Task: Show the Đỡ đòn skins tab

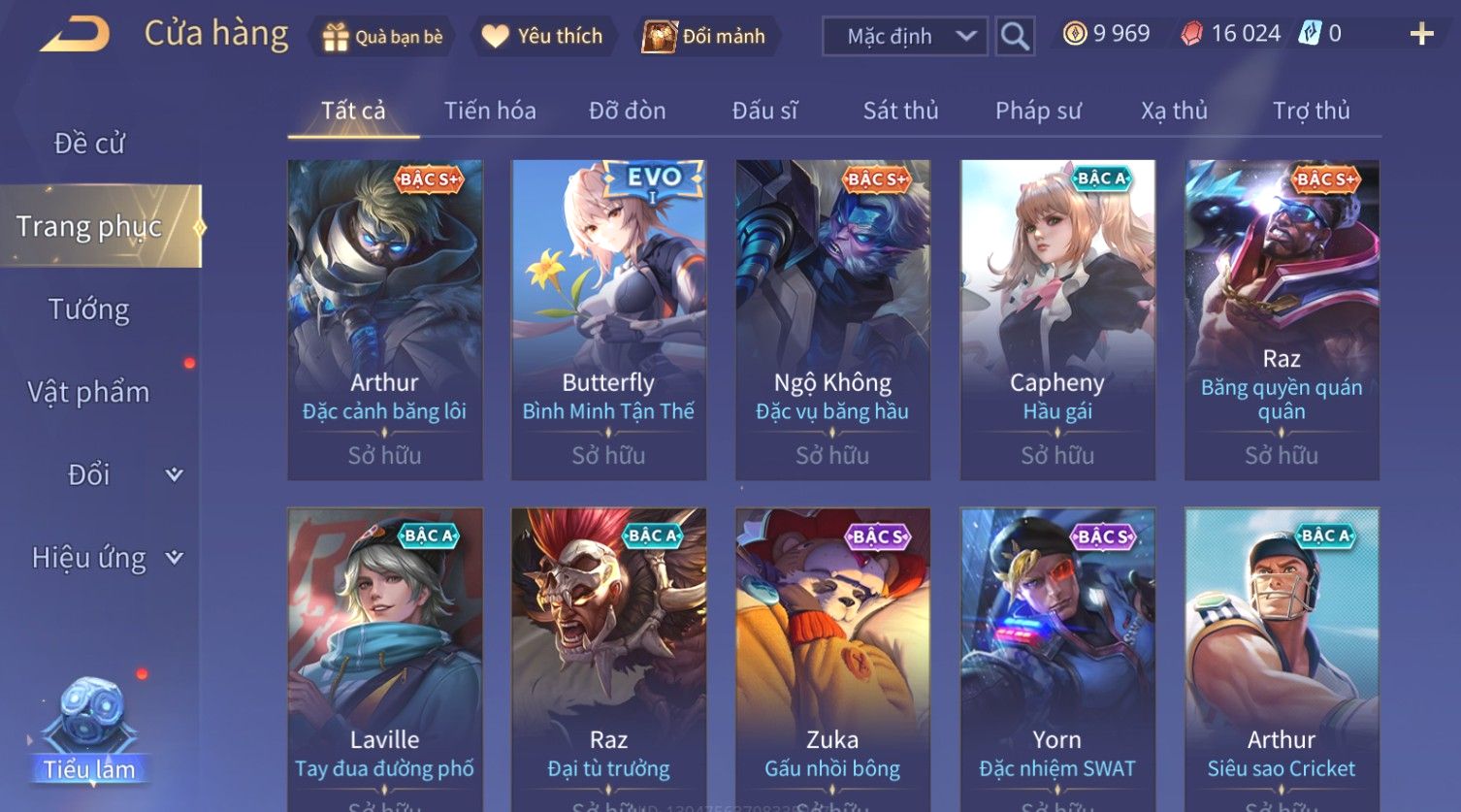Action: tap(627, 111)
